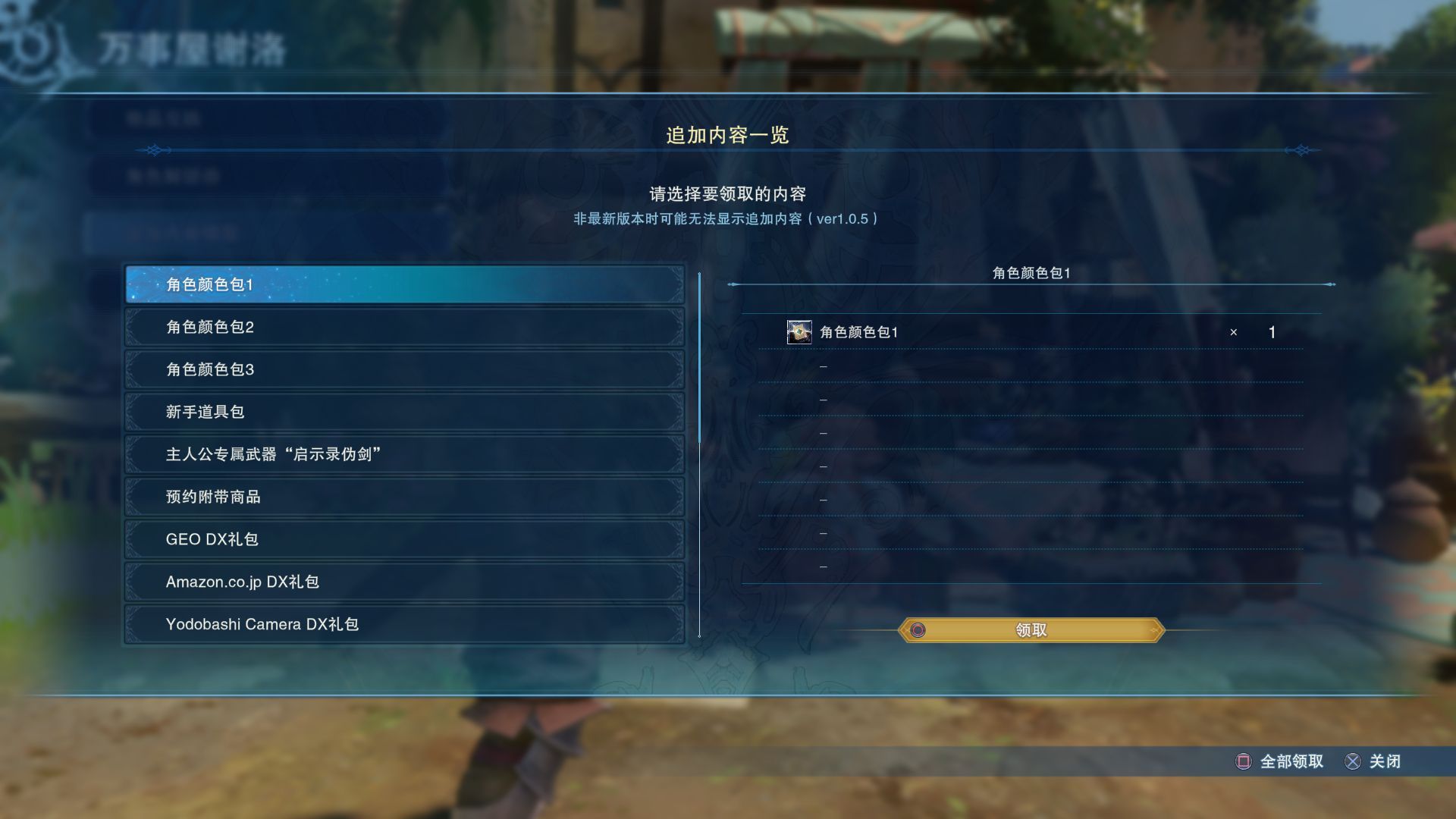Click the 领取 claim button
This screenshot has width=1456, height=819.
[1031, 629]
